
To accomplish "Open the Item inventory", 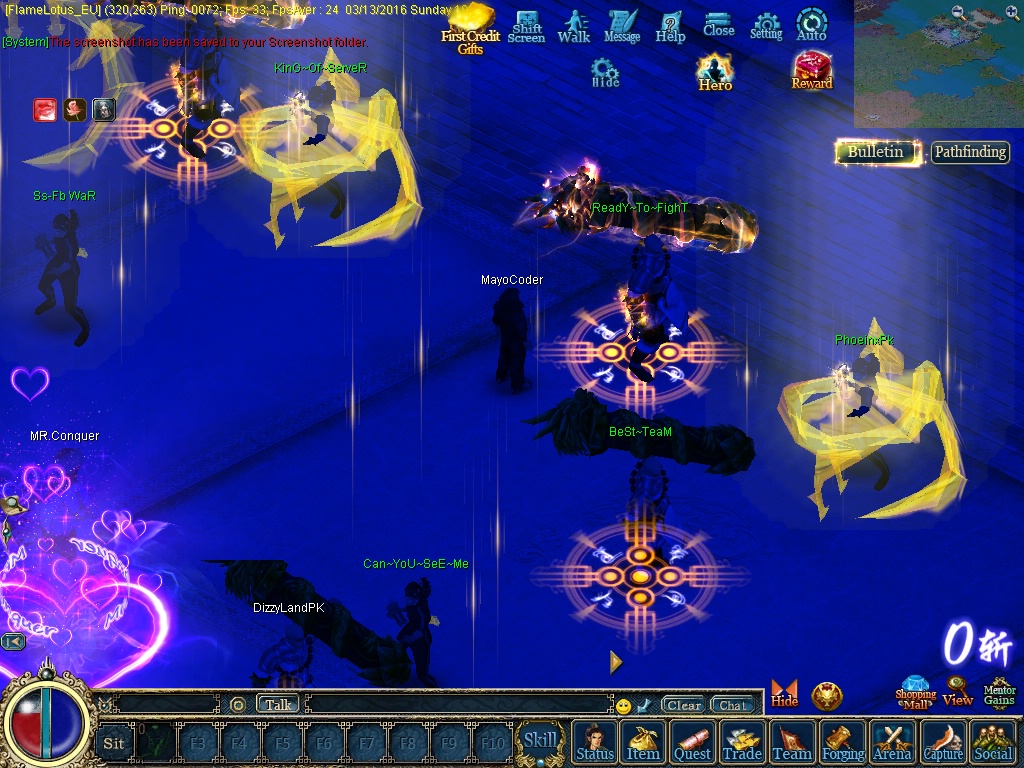I will [x=643, y=743].
